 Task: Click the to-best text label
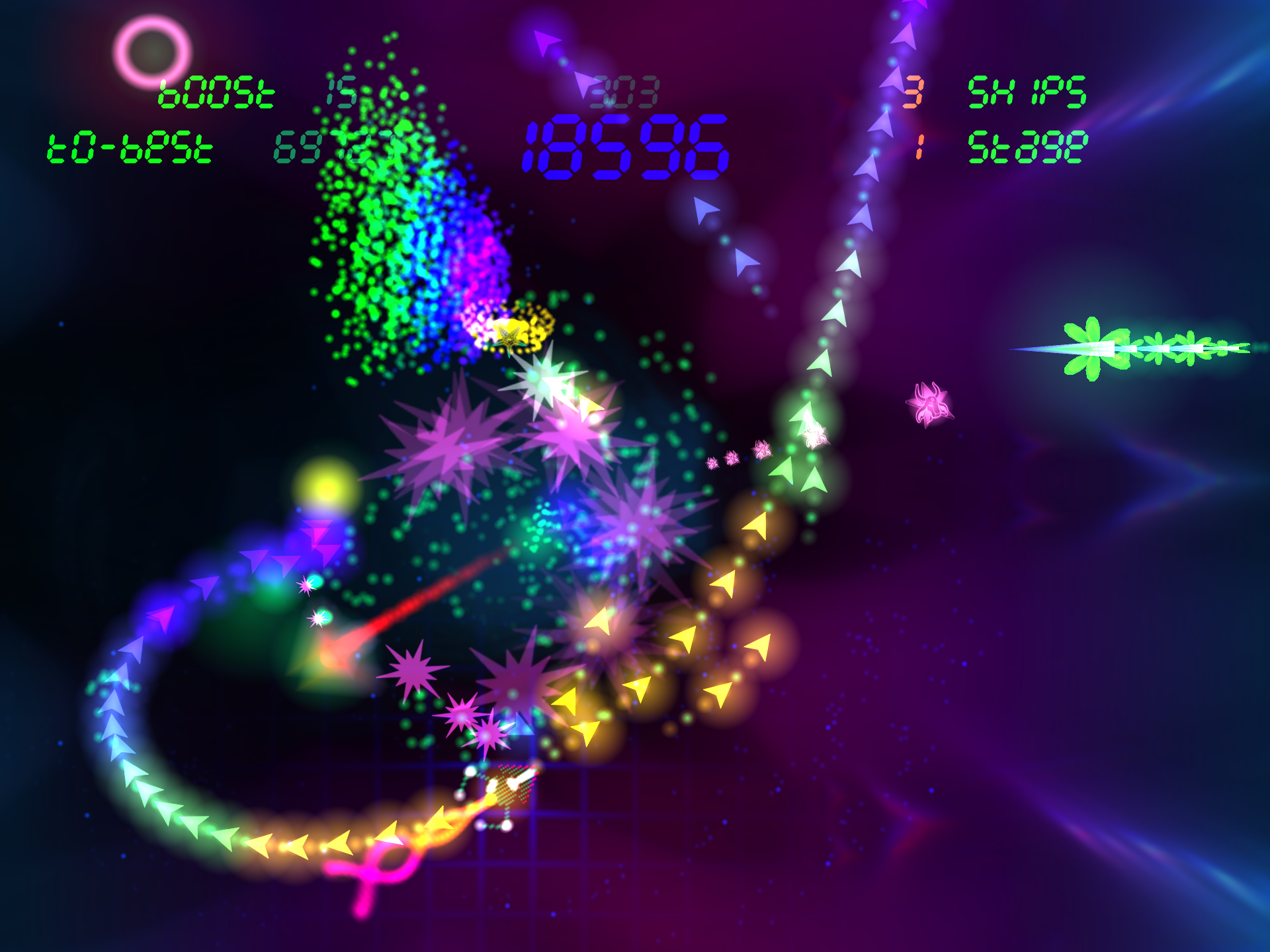[129, 147]
